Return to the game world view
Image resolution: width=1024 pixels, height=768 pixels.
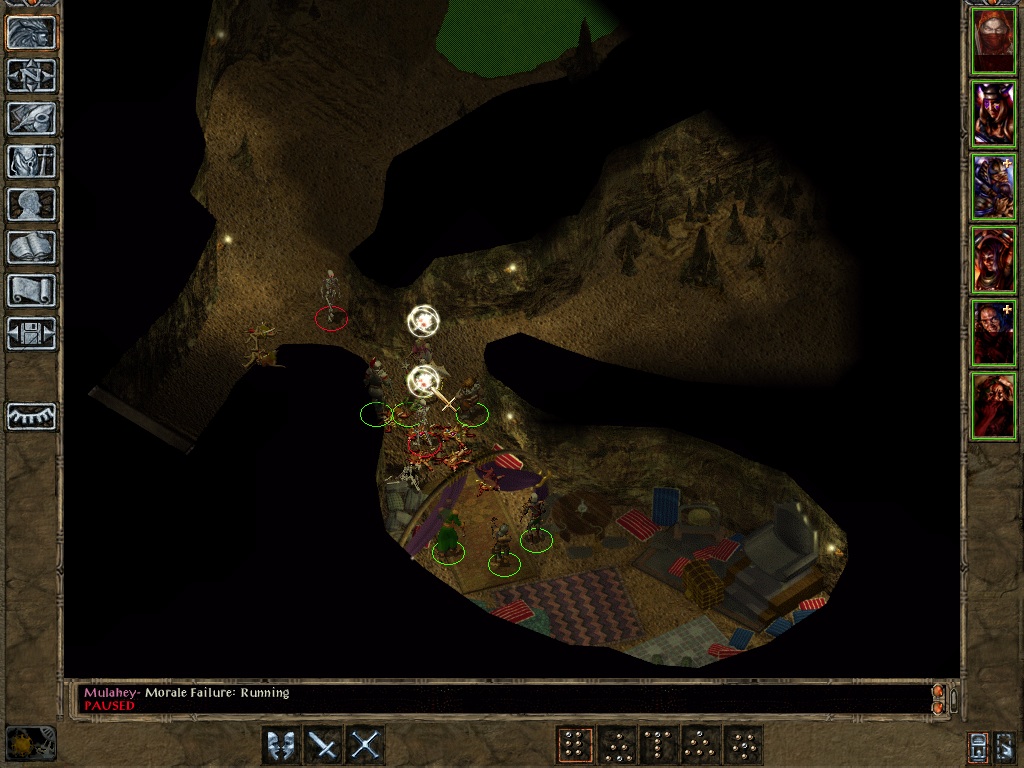point(32,32)
